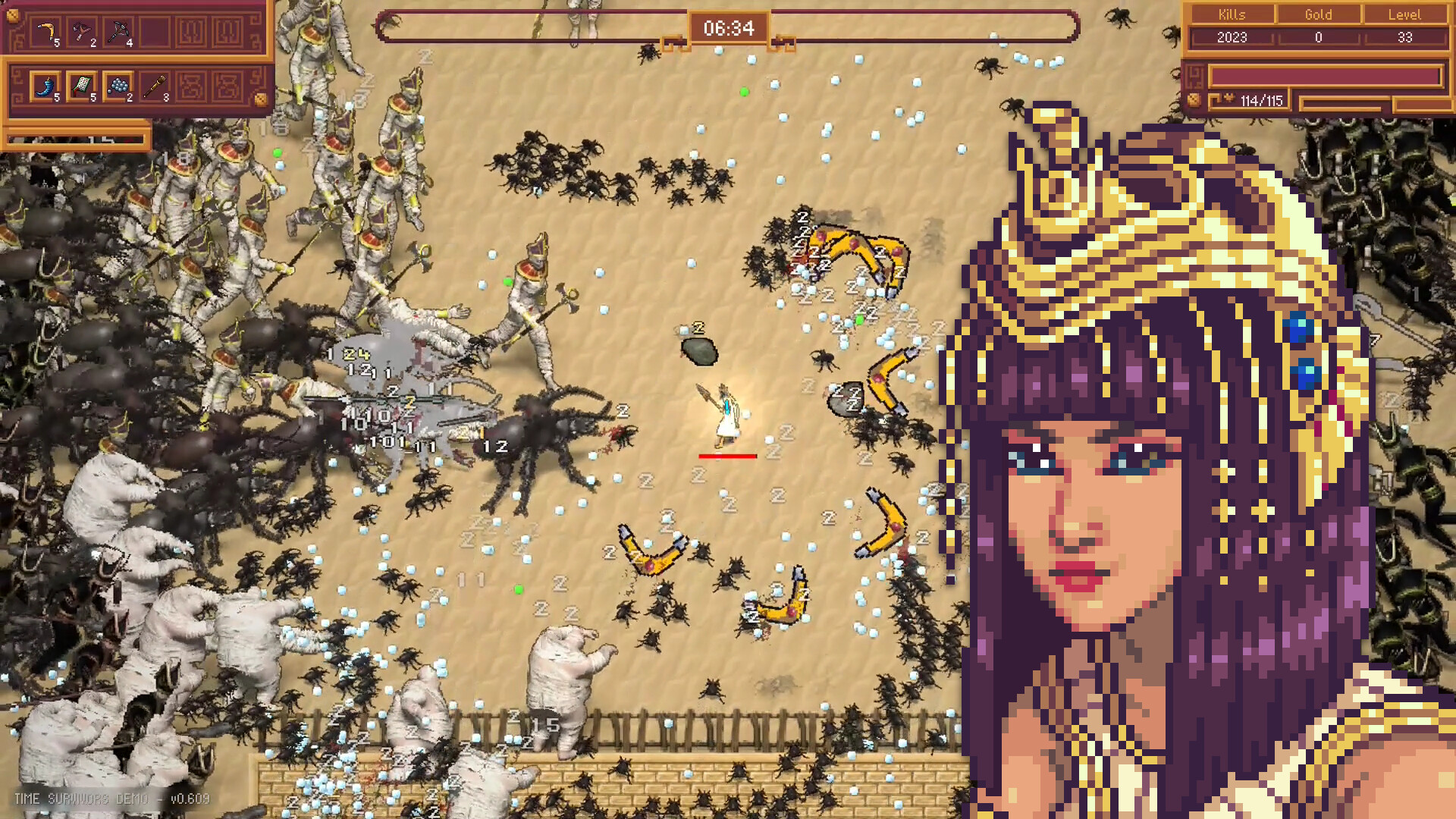Select the pearls item icon
Image resolution: width=1456 pixels, height=819 pixels.
point(118,85)
